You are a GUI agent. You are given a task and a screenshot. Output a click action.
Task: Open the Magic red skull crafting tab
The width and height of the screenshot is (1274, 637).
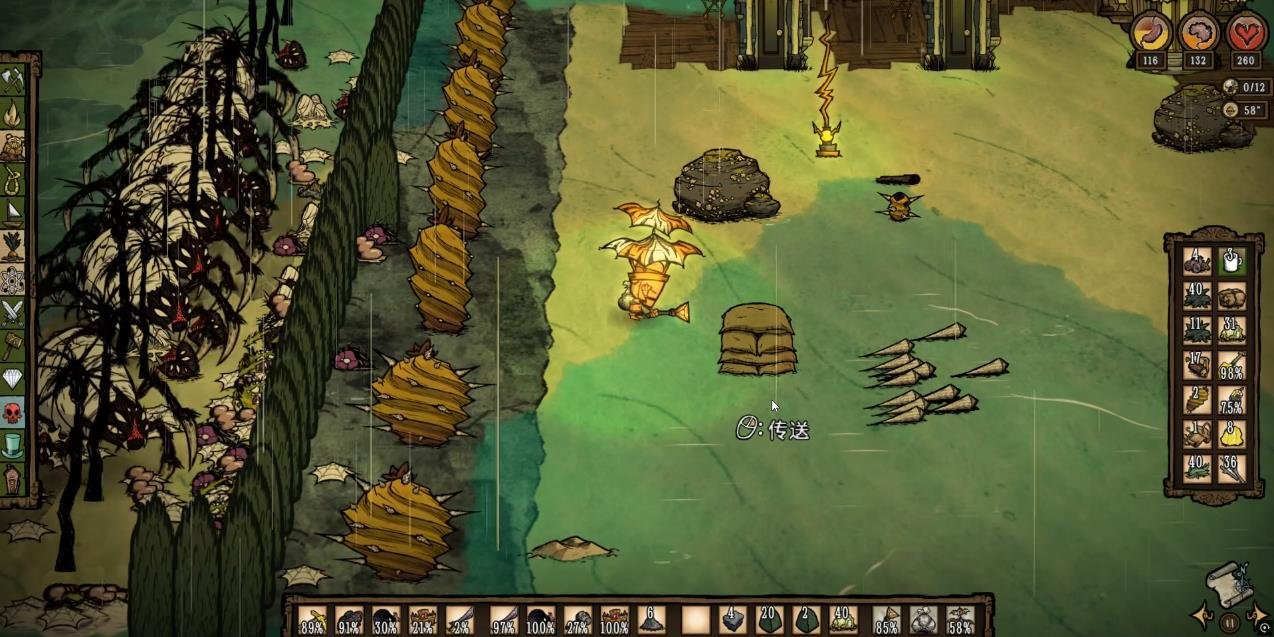[12, 412]
